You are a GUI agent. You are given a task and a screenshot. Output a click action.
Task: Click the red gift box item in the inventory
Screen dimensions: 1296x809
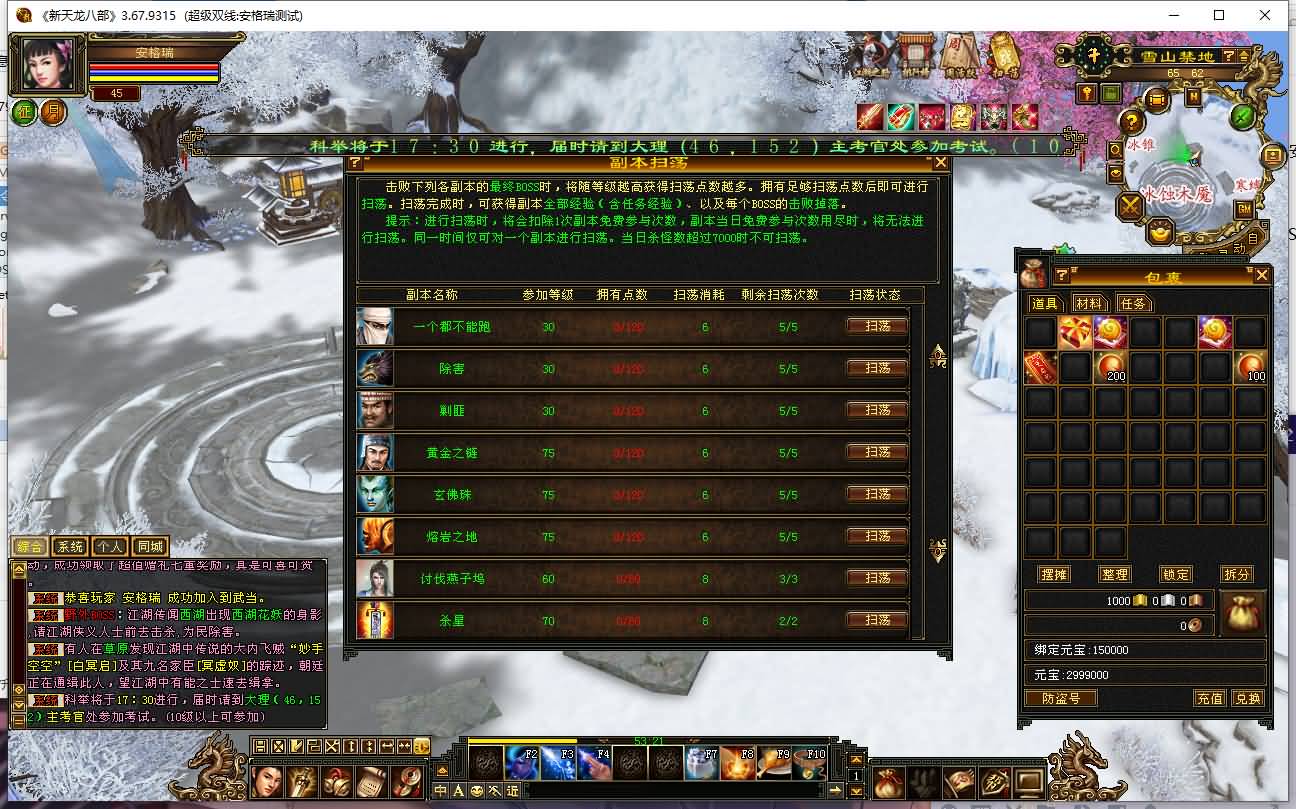pyautogui.click(x=1075, y=330)
